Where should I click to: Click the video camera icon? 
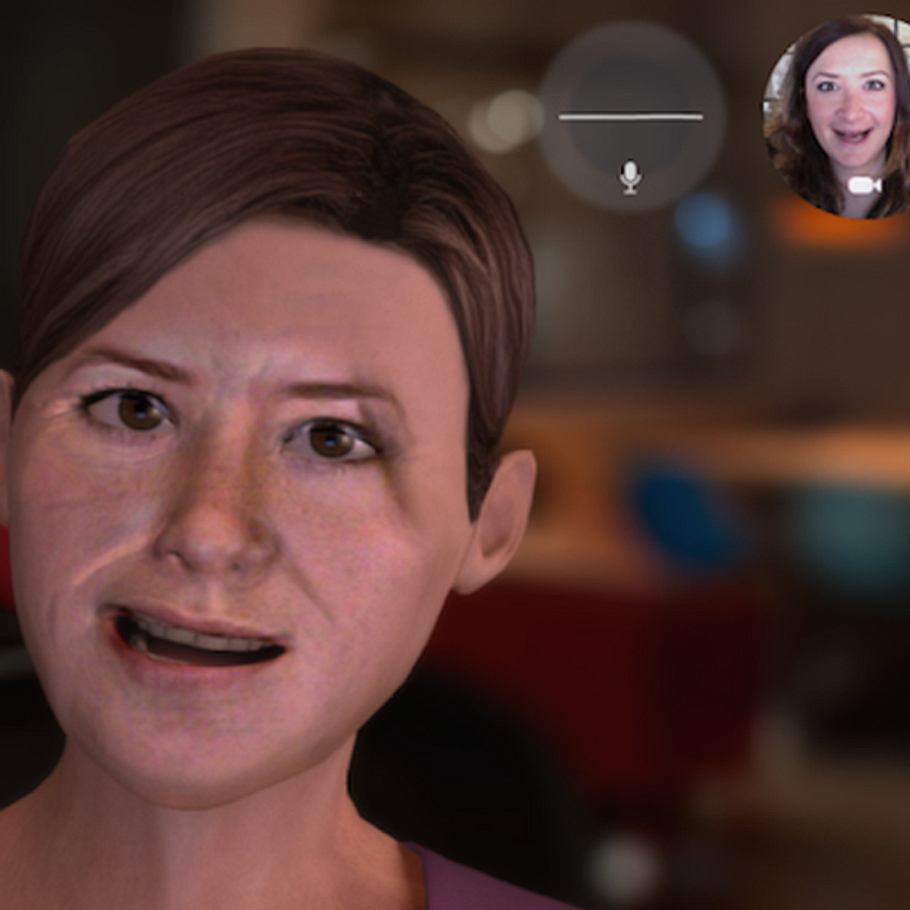pyautogui.click(x=864, y=185)
